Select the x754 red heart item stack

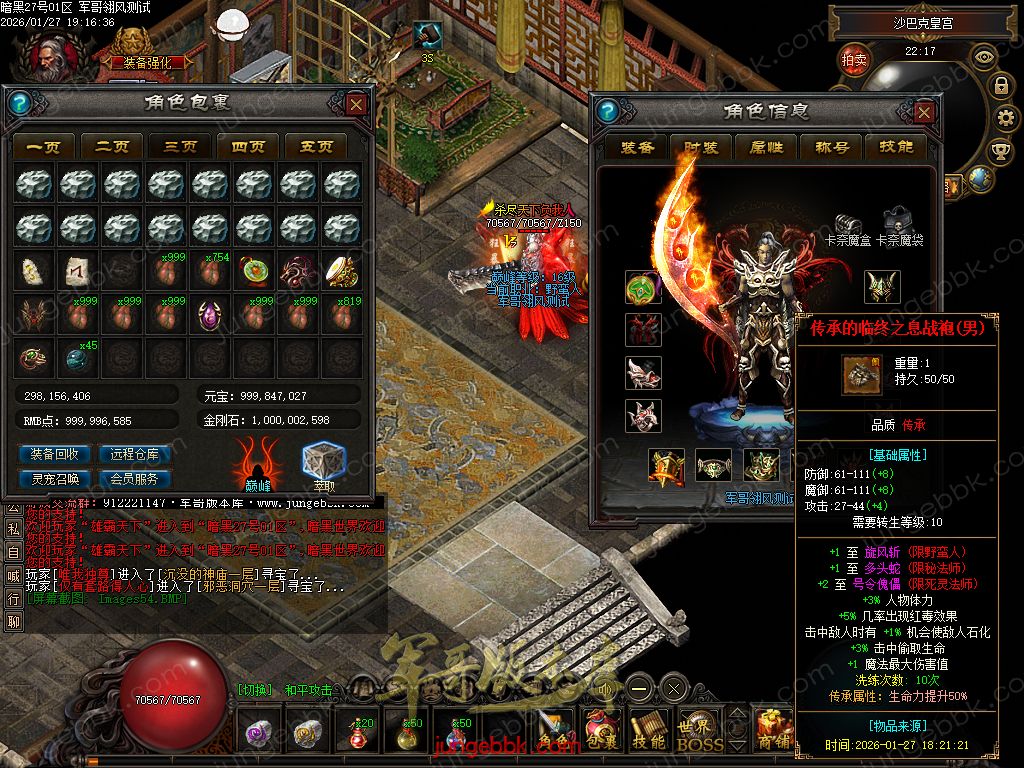click(210, 272)
